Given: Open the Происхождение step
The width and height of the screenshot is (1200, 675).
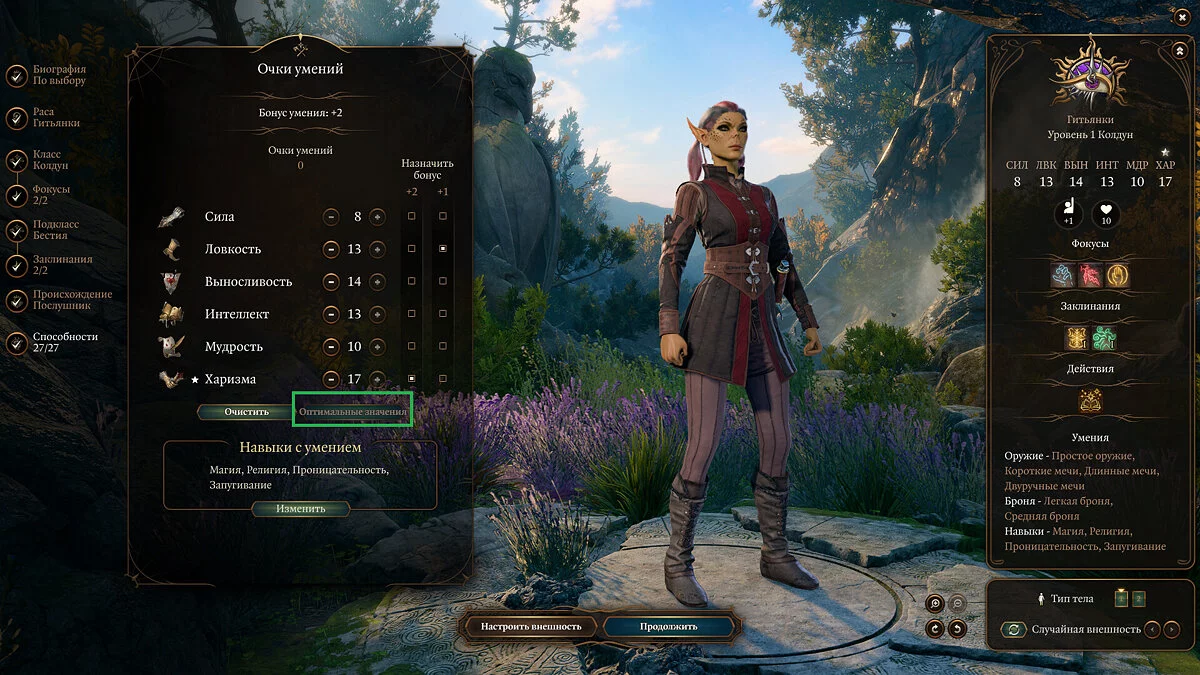Looking at the screenshot, I should click(x=17, y=300).
